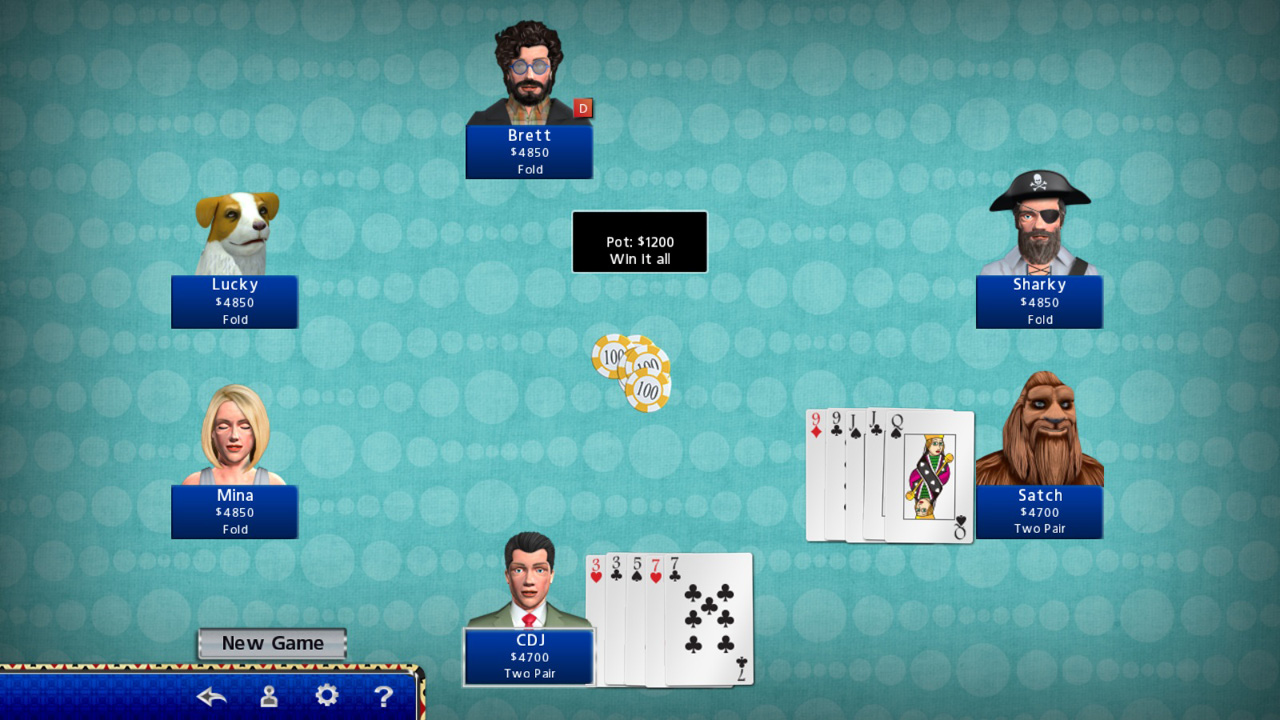This screenshot has height=720, width=1280.
Task: Click Mina's nameplate showing Fold
Action: [x=234, y=511]
